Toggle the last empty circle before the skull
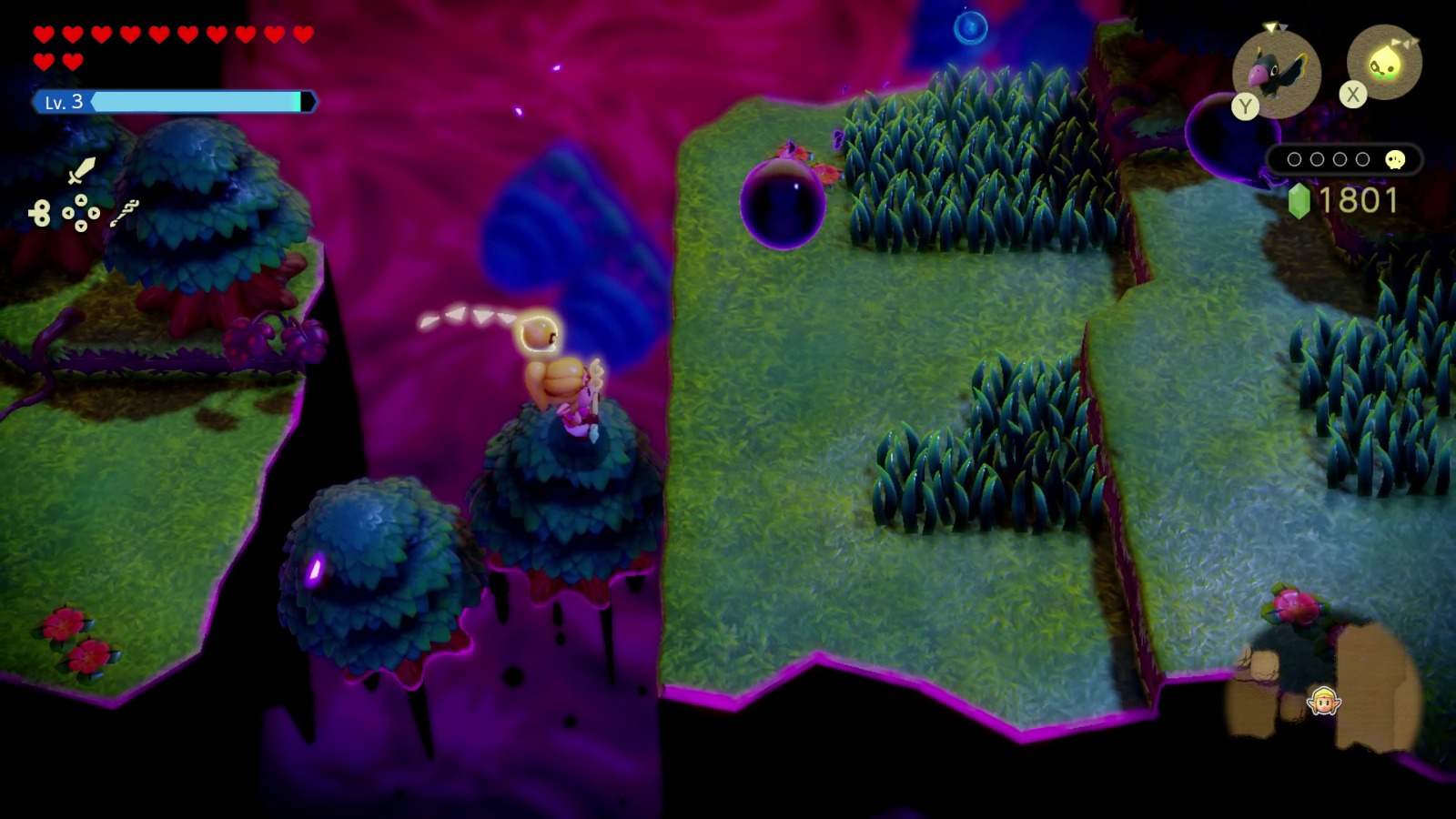The width and height of the screenshot is (1456, 819). coord(1361,158)
